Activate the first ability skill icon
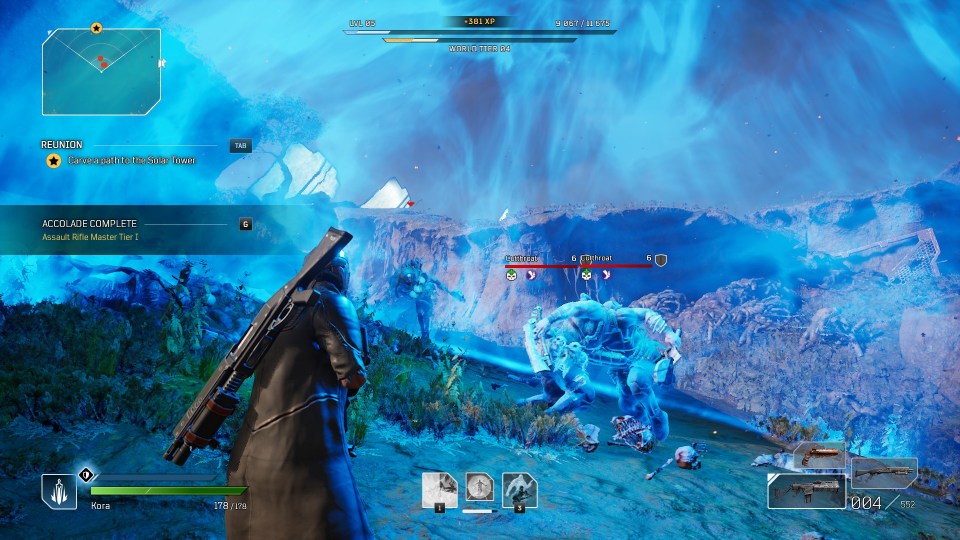Image resolution: width=960 pixels, height=540 pixels. click(x=439, y=490)
